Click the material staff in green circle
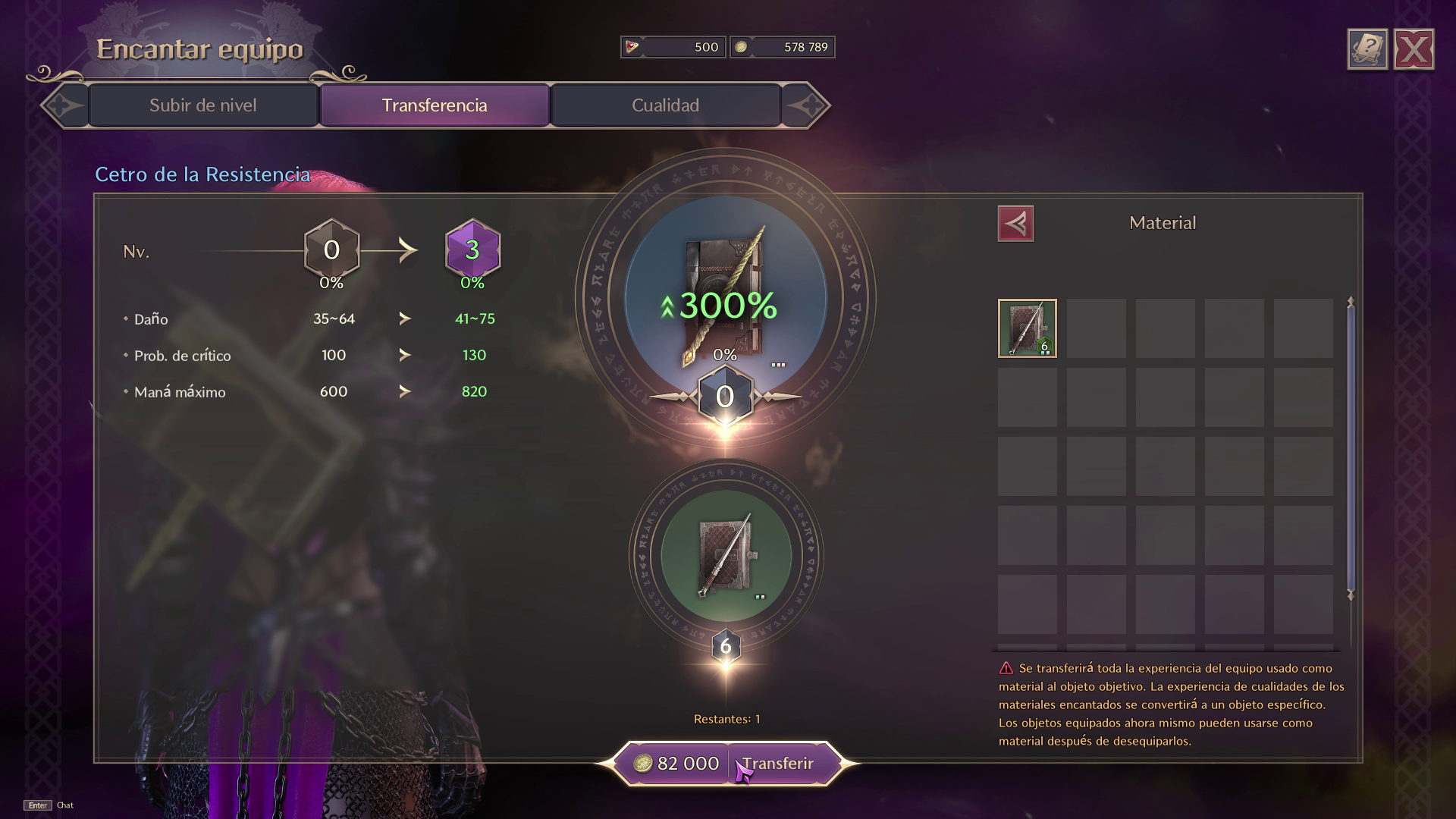Viewport: 1456px width, 819px height. point(726,556)
